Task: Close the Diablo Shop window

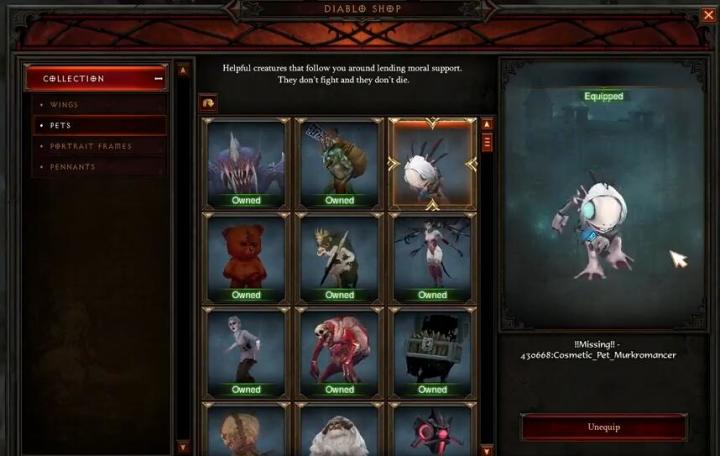Action: pyautogui.click(x=708, y=15)
